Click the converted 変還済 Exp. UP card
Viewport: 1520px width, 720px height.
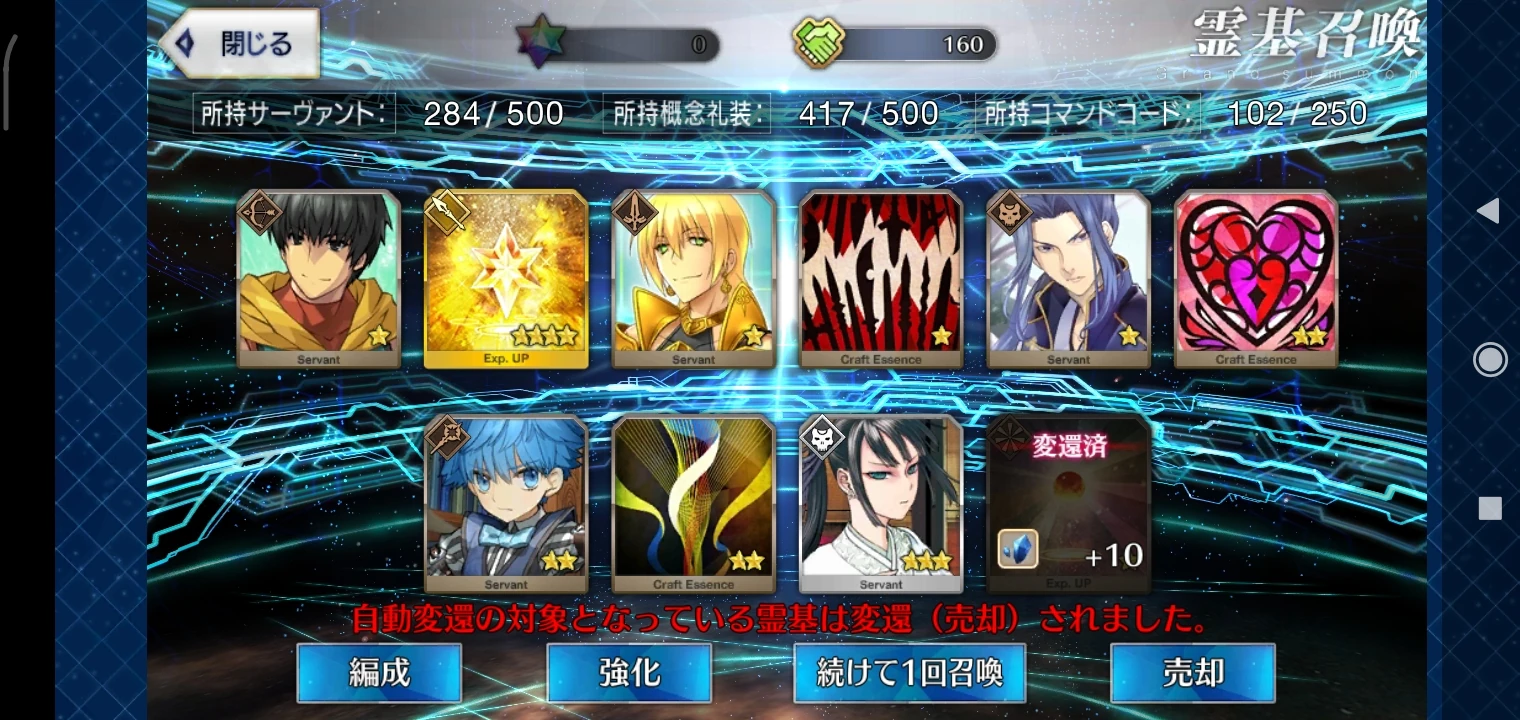pyautogui.click(x=1068, y=502)
